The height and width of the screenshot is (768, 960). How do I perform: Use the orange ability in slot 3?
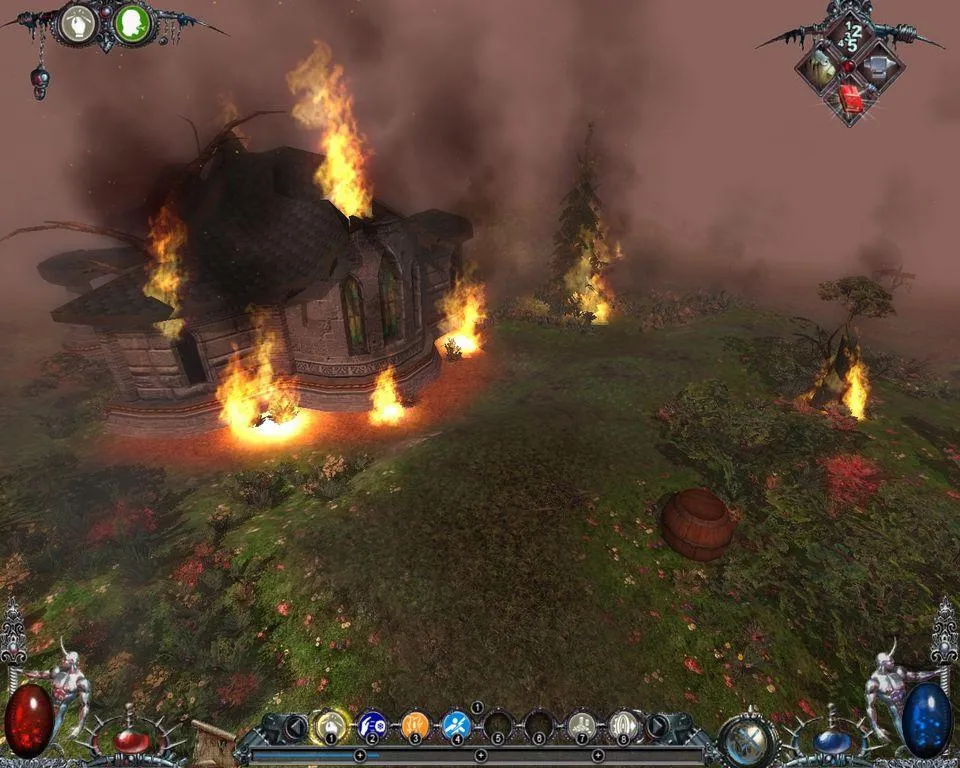tap(415, 724)
